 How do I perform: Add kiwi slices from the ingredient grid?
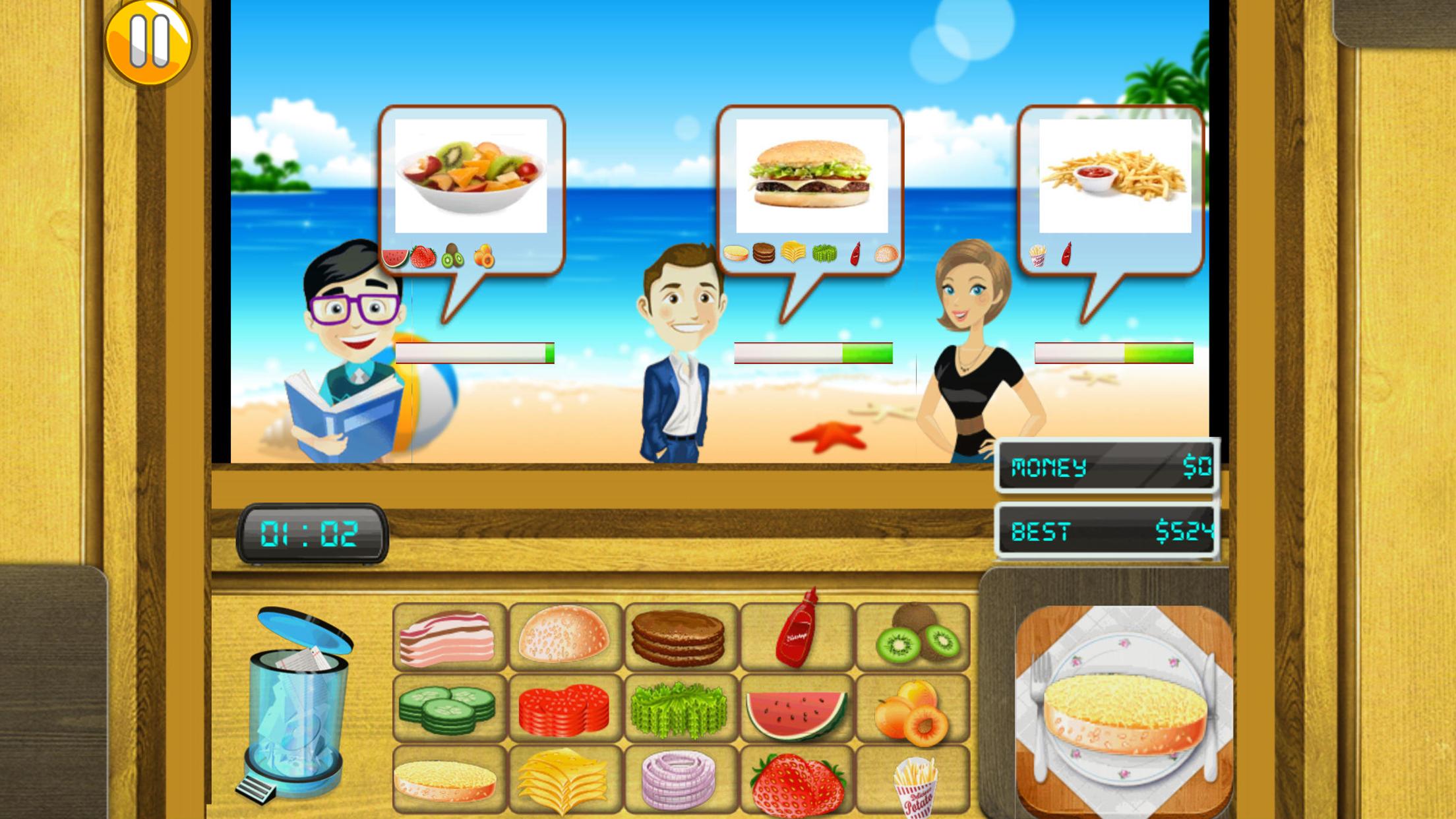pyautogui.click(x=915, y=637)
